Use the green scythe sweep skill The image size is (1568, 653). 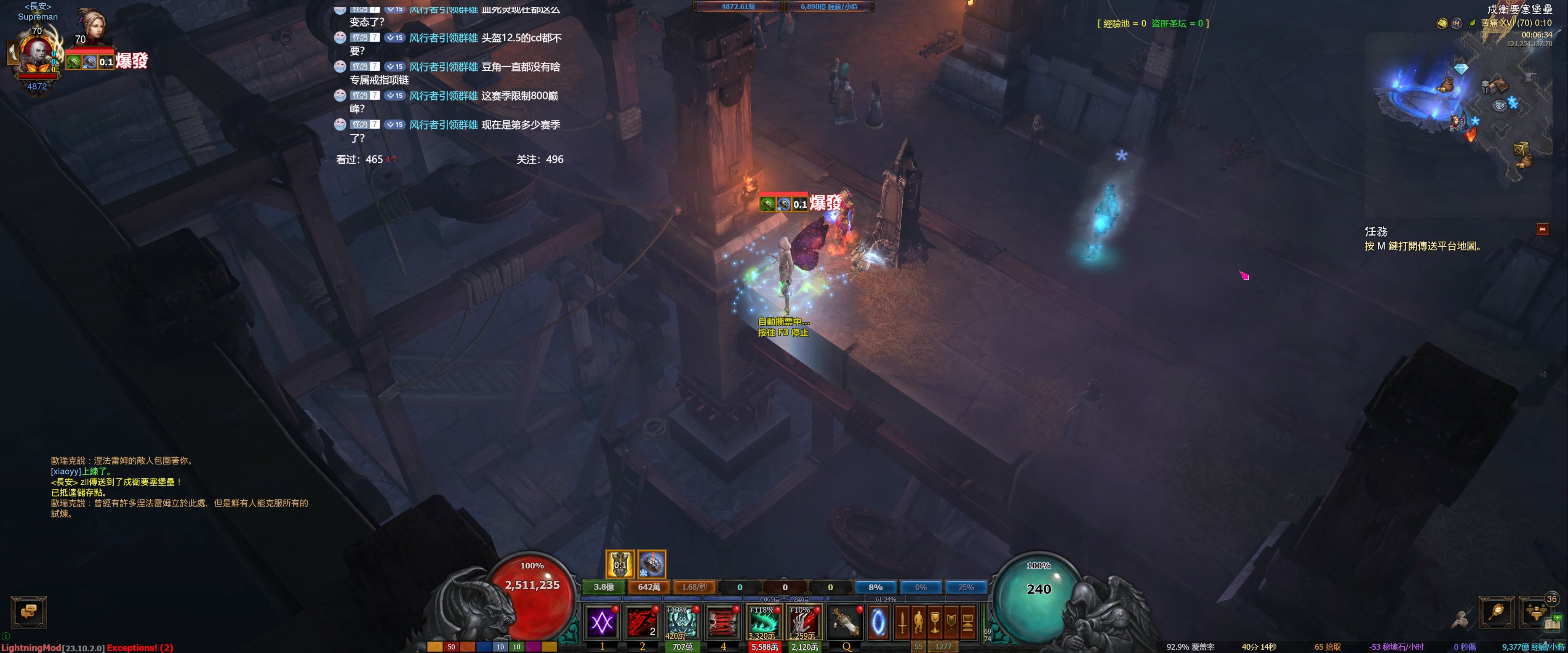763,622
